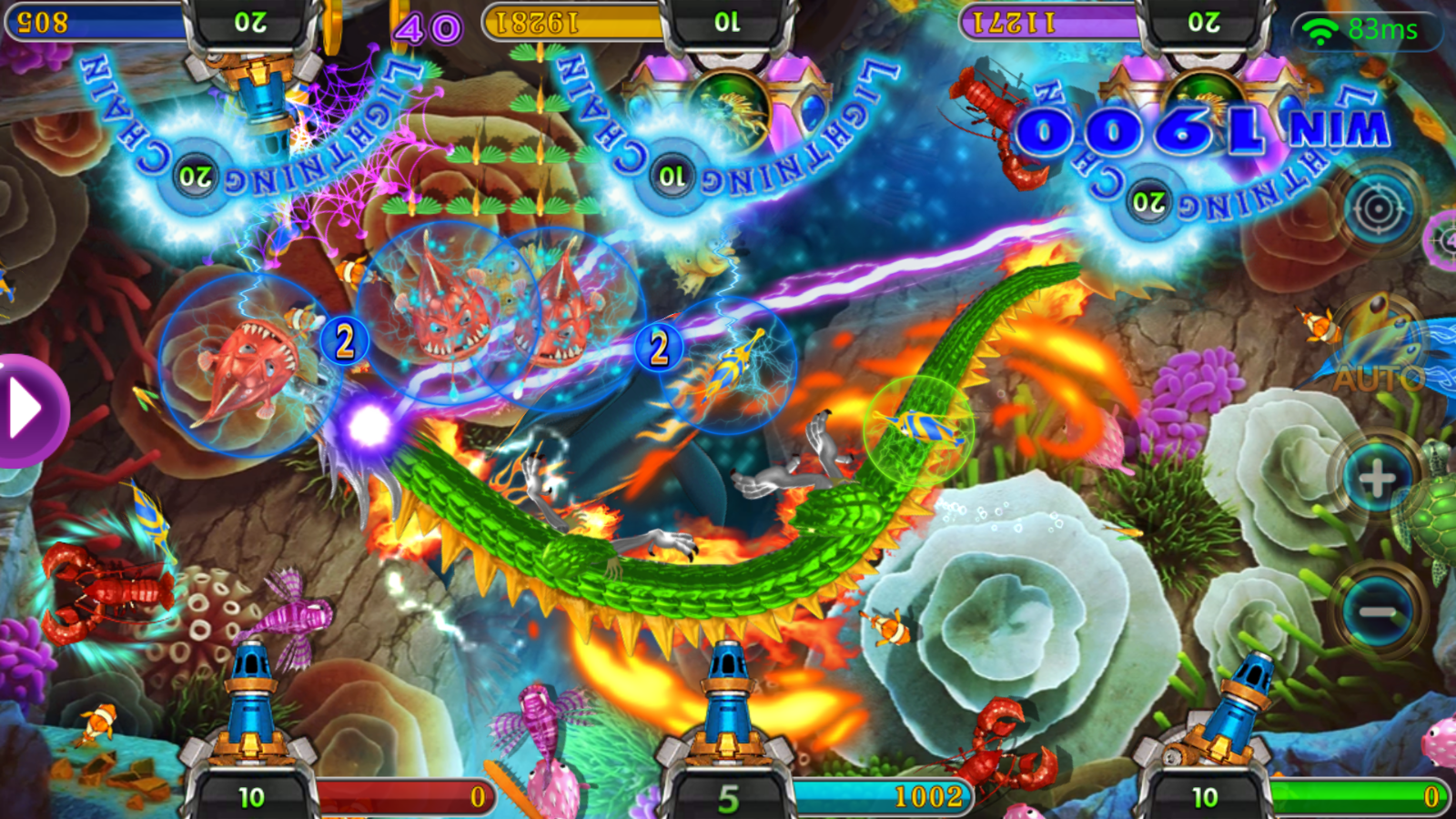The height and width of the screenshot is (819, 1456).
Task: Decrease the bet with the minus button
Action: (x=1377, y=611)
